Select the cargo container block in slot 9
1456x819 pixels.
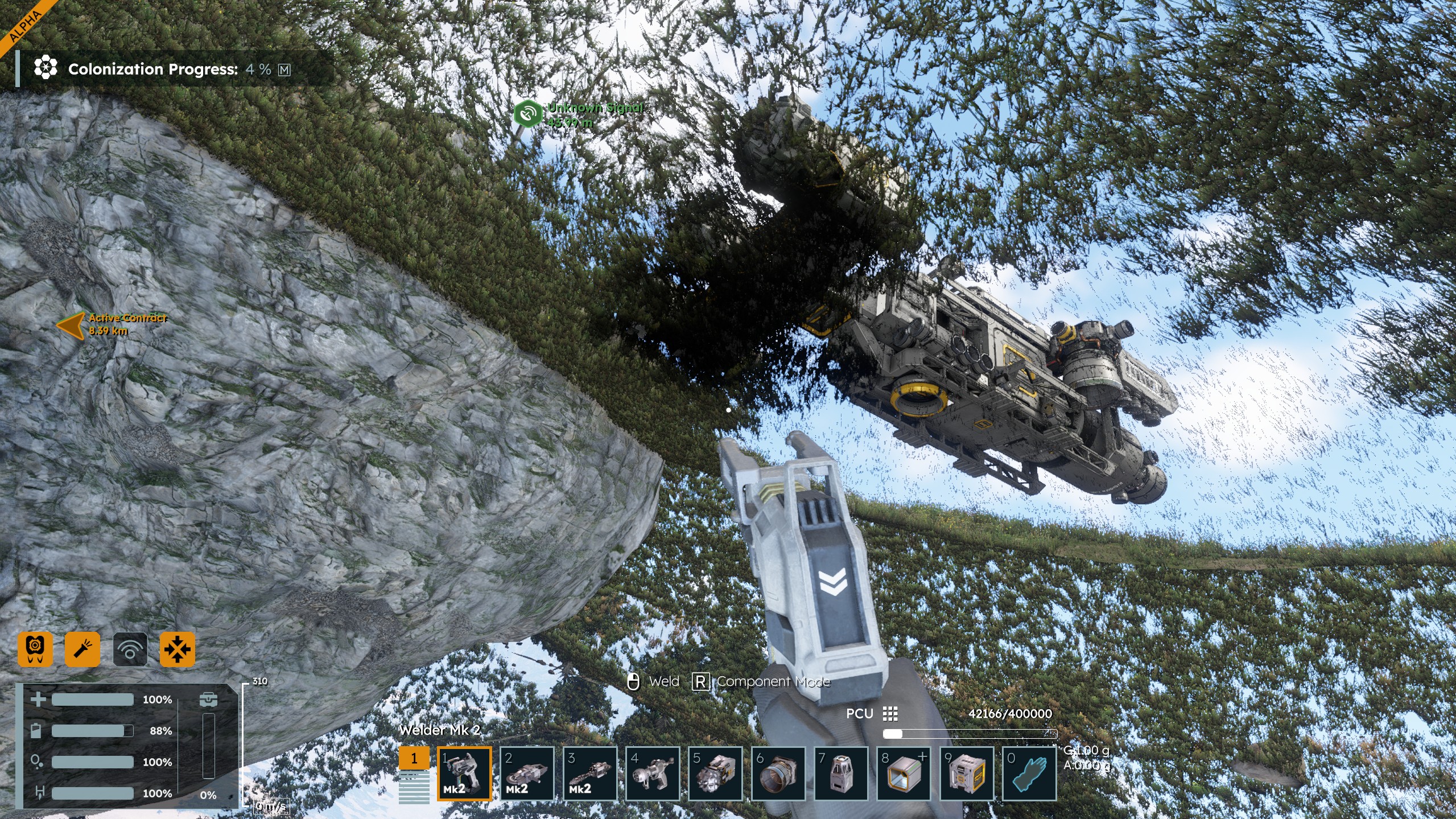pos(967,773)
